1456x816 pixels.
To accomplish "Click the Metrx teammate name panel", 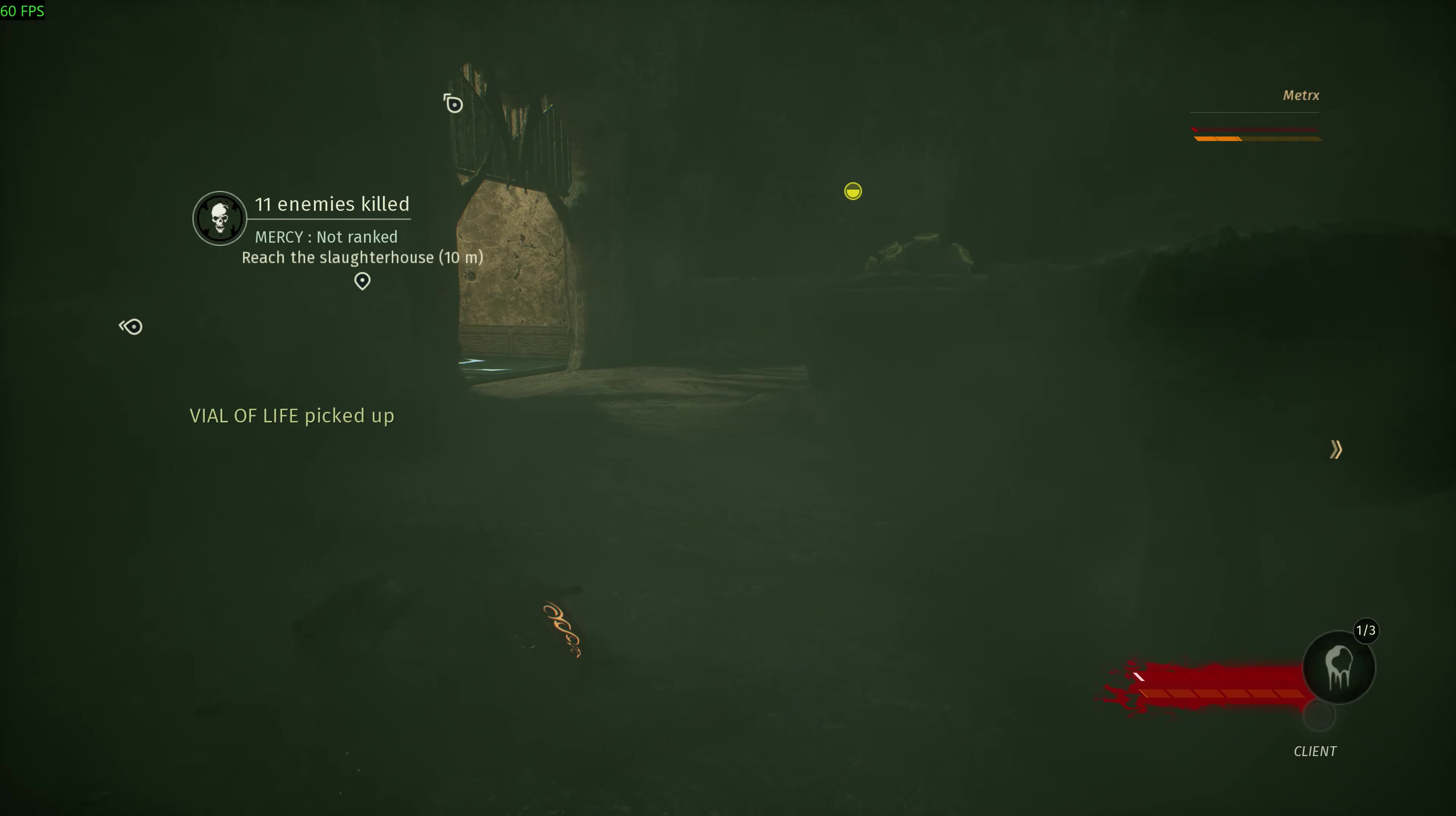I will coord(1301,96).
